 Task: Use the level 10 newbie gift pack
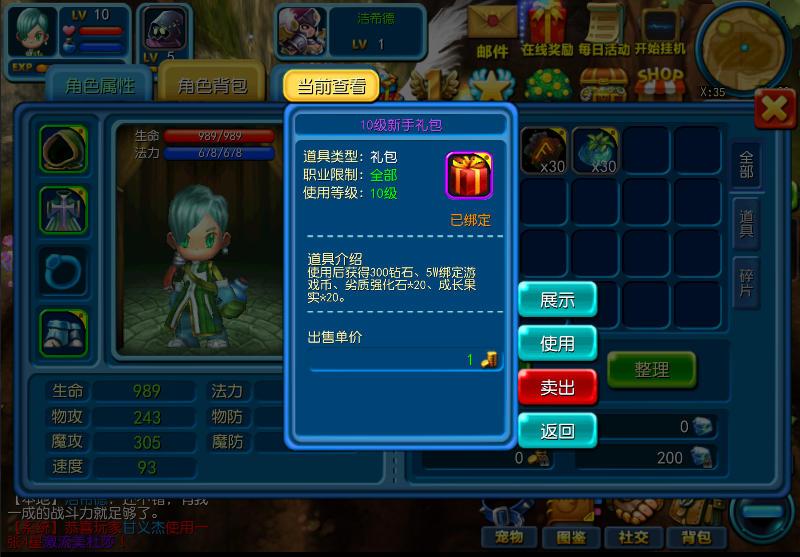click(557, 343)
